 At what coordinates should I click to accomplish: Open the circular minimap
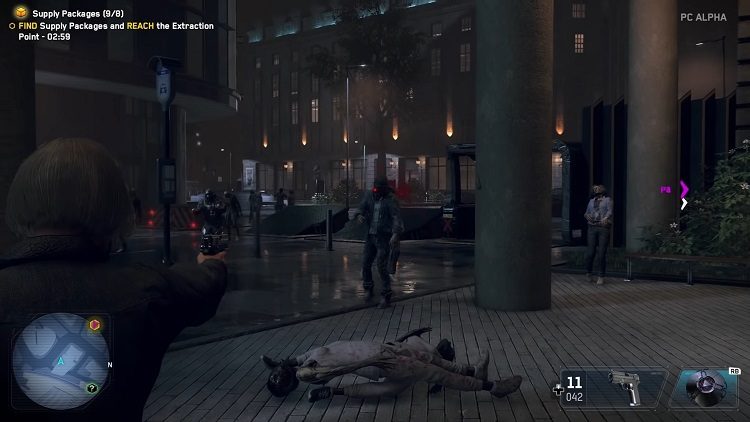[60, 360]
